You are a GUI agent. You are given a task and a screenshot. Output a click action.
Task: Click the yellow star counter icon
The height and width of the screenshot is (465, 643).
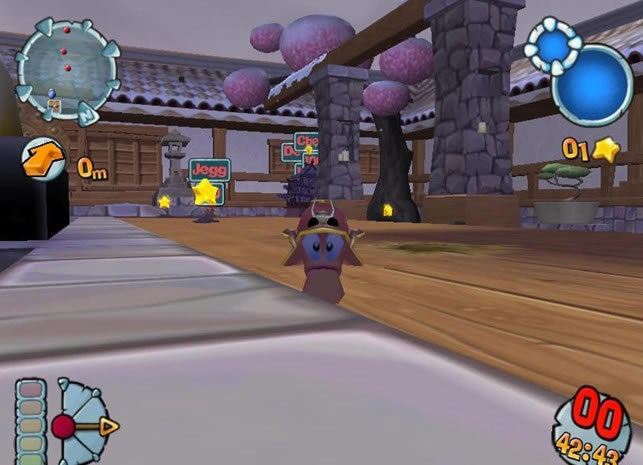(604, 149)
